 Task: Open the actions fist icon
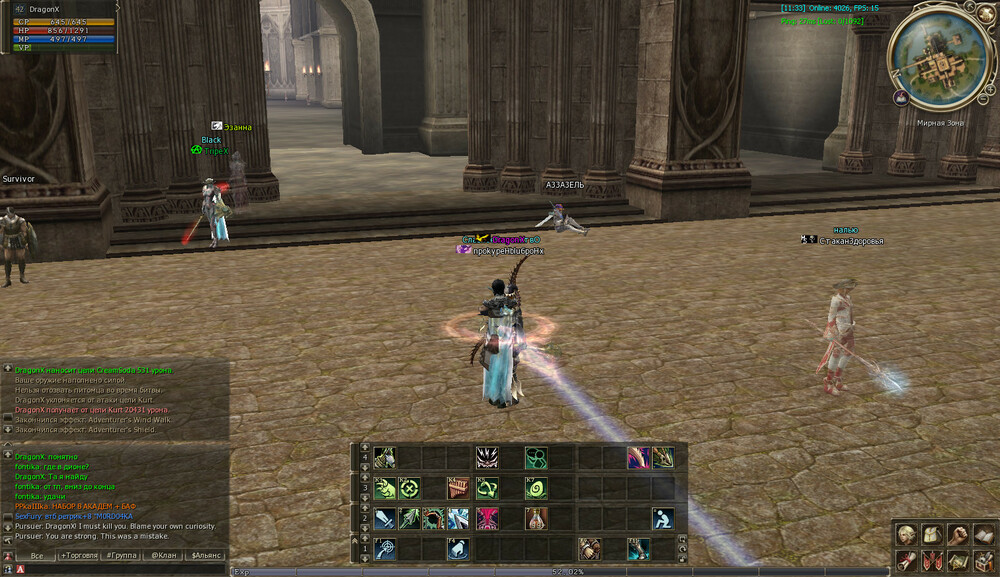tap(957, 535)
